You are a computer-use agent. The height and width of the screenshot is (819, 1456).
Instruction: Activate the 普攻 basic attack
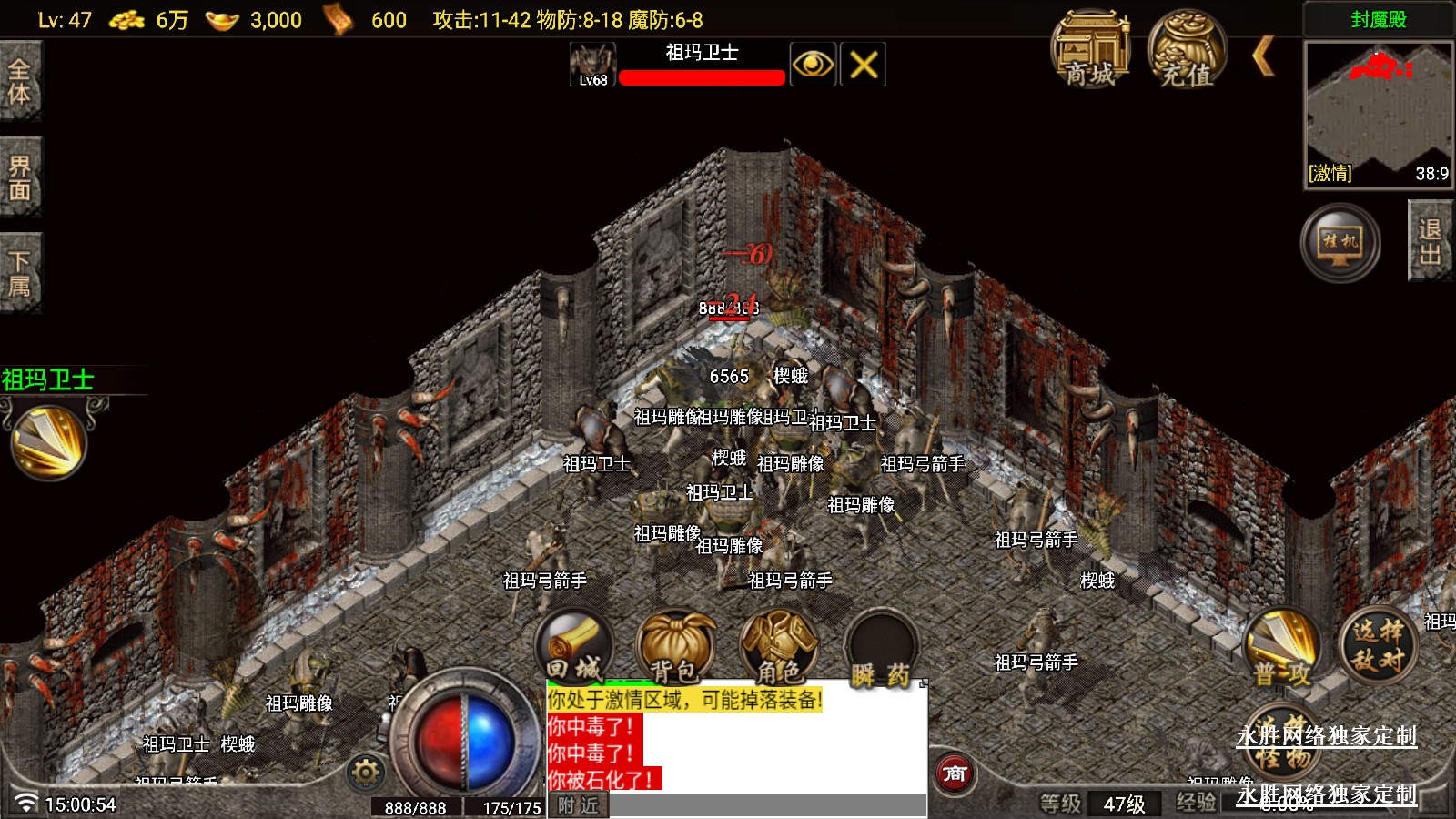click(x=1282, y=648)
